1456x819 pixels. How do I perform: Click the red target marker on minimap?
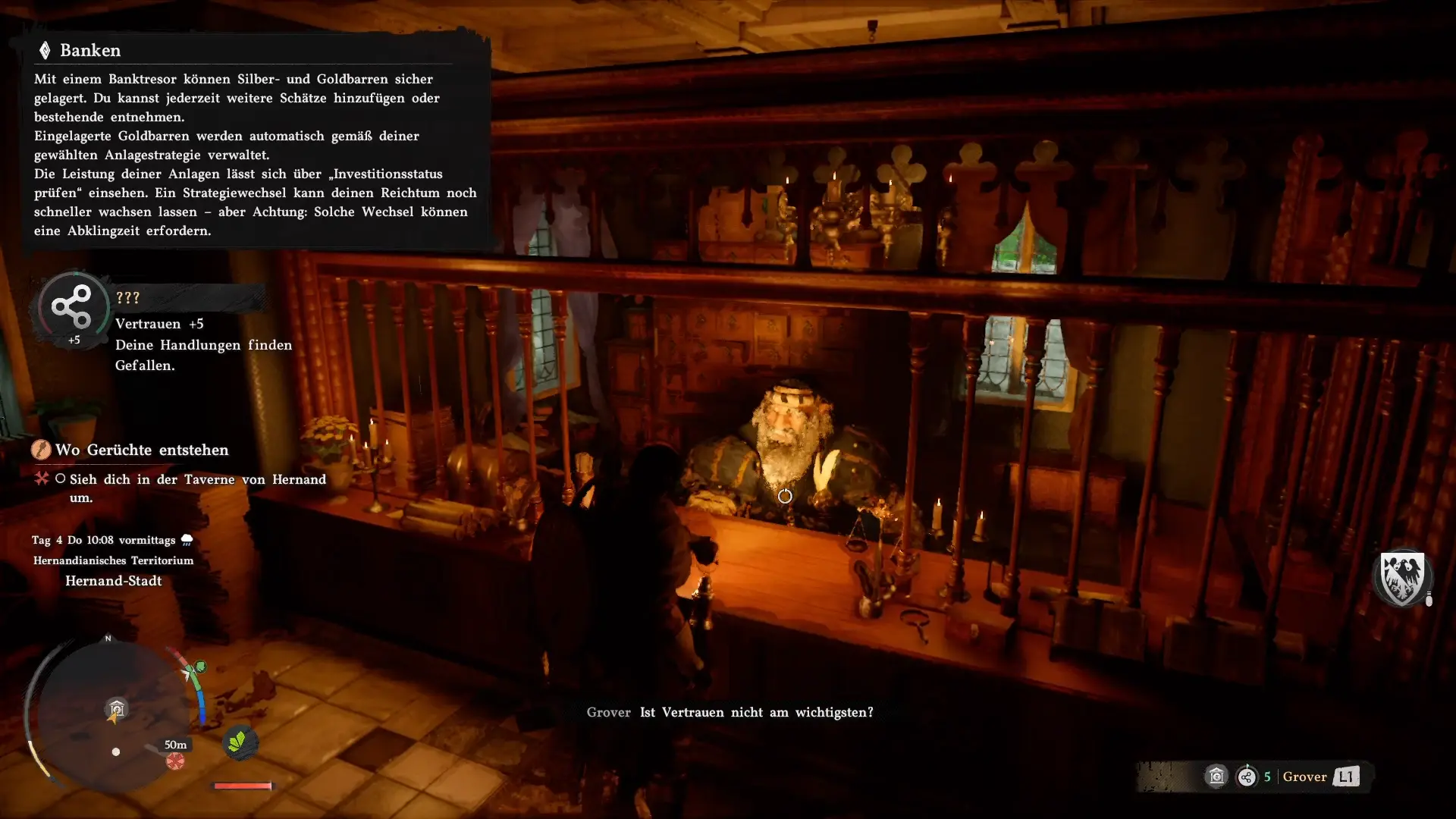175,761
